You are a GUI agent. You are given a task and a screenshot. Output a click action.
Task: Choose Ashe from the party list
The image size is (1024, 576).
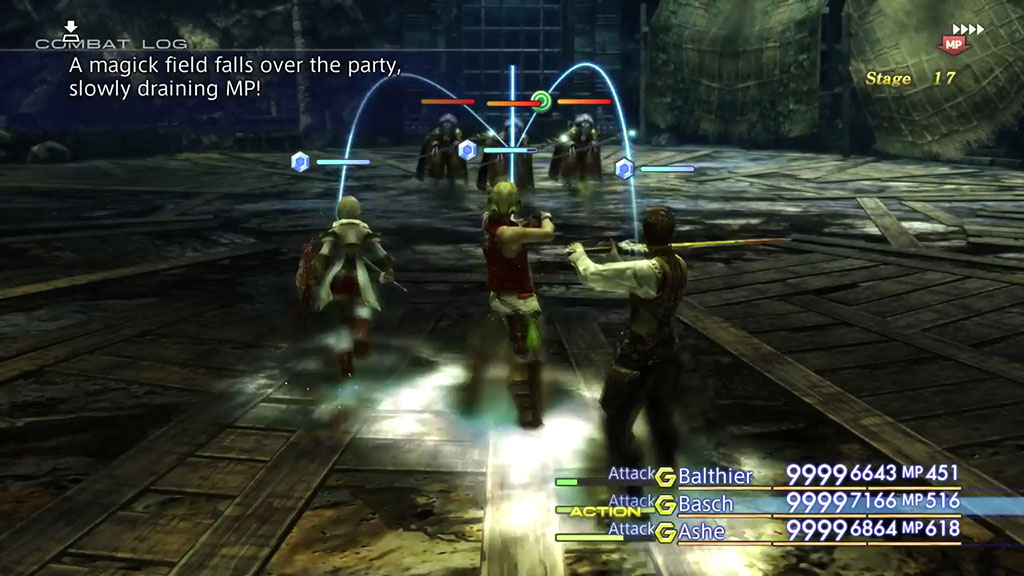(x=701, y=531)
